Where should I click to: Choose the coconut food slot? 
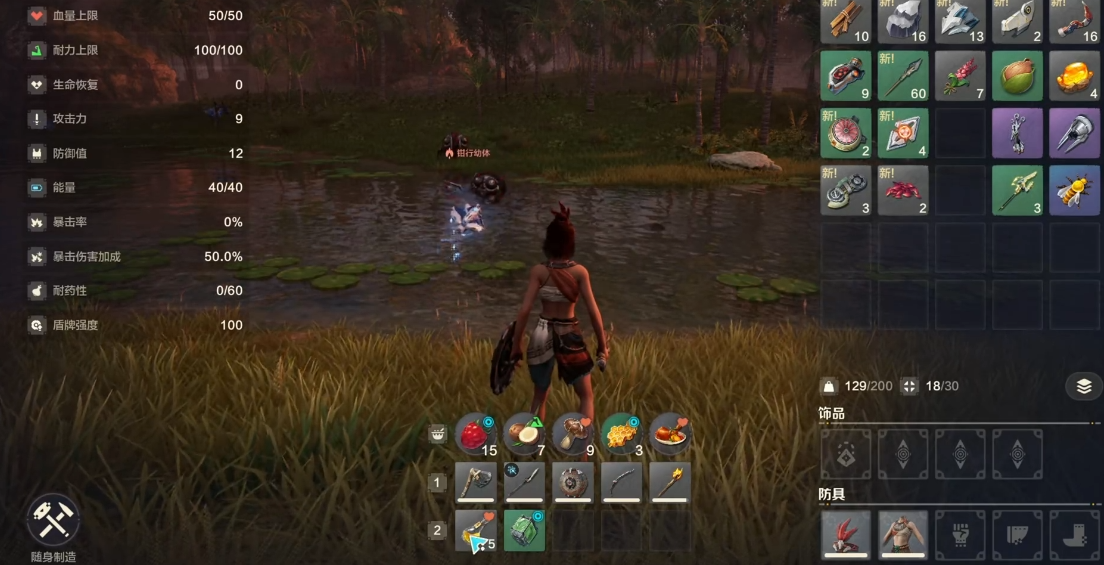pos(524,434)
